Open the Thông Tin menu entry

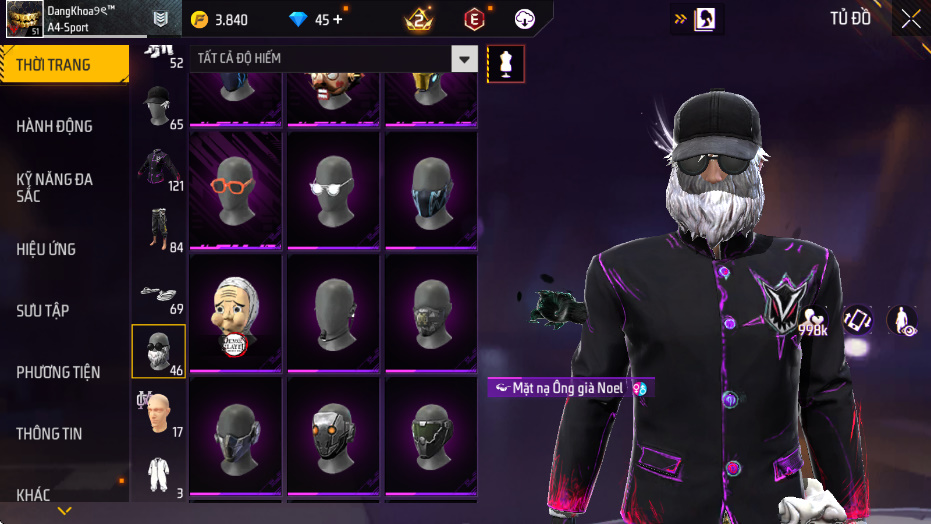[49, 434]
